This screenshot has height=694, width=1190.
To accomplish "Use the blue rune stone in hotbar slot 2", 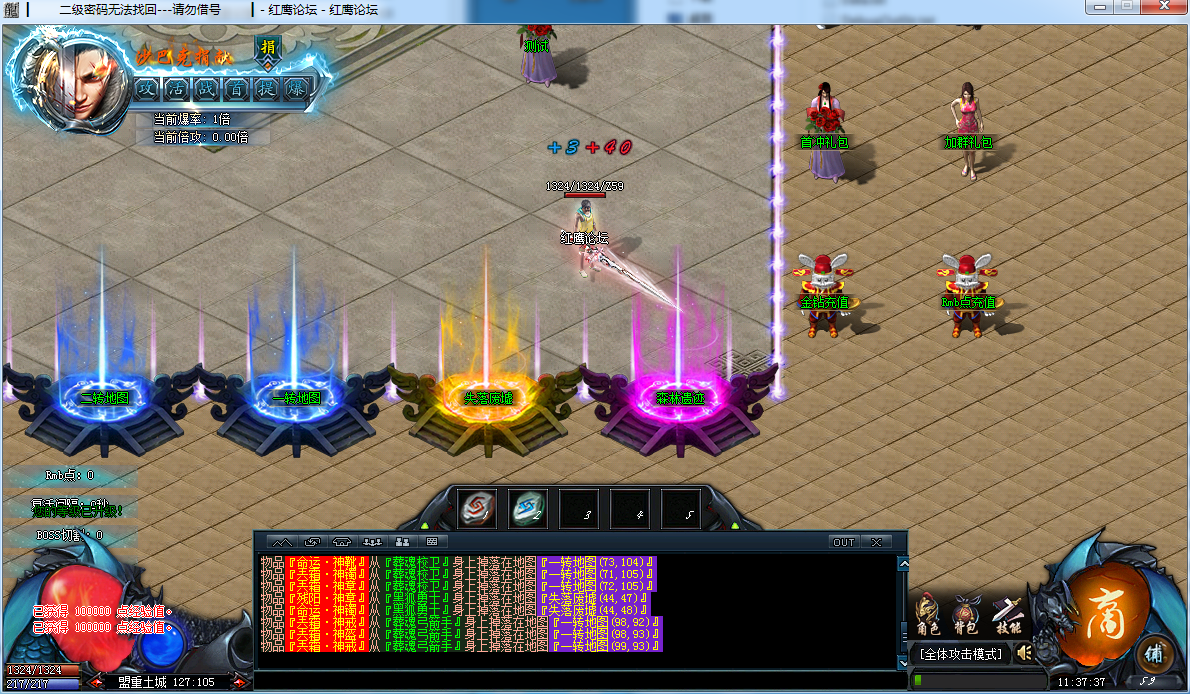I will tap(528, 509).
